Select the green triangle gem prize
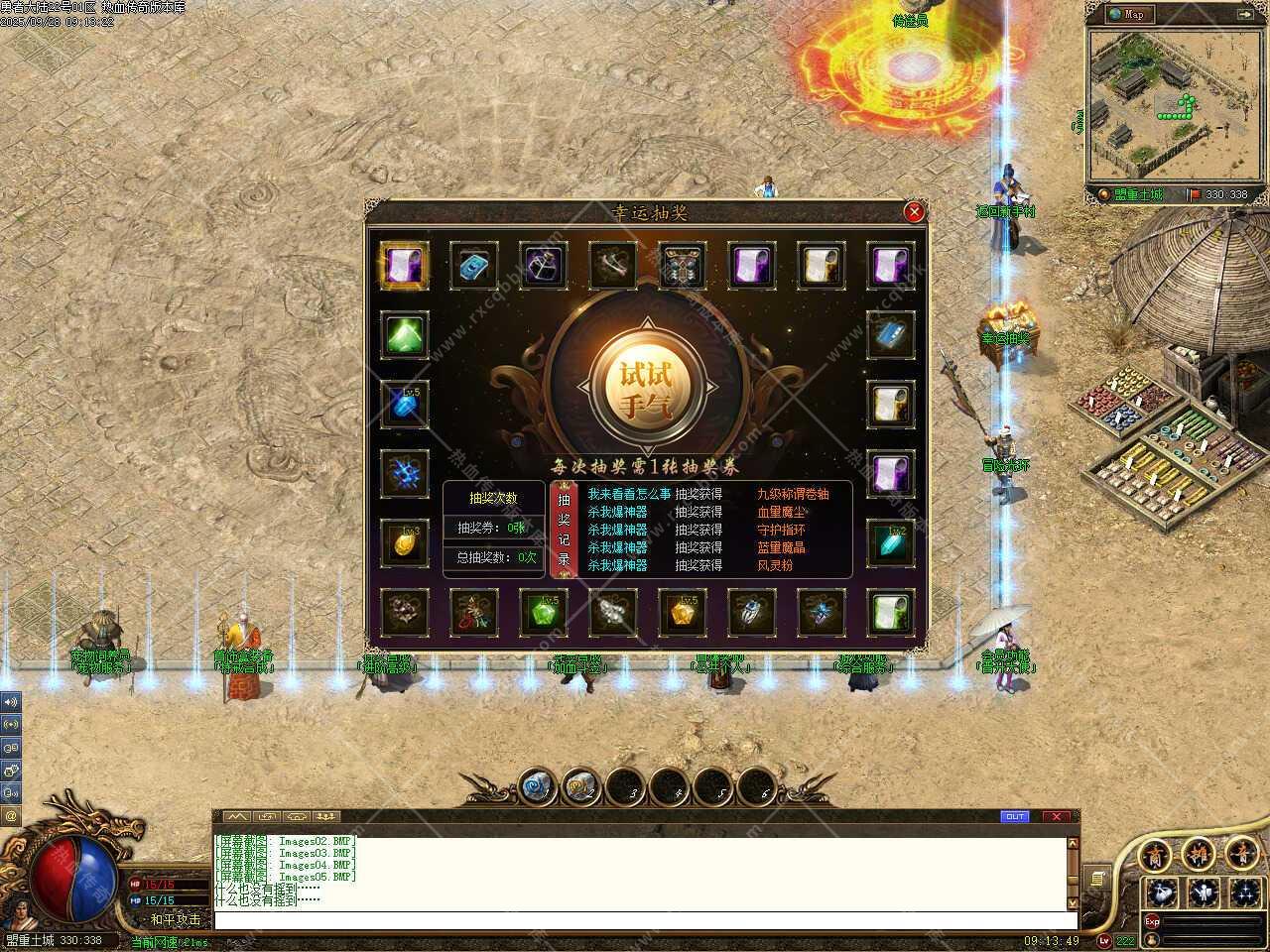 tap(404, 334)
